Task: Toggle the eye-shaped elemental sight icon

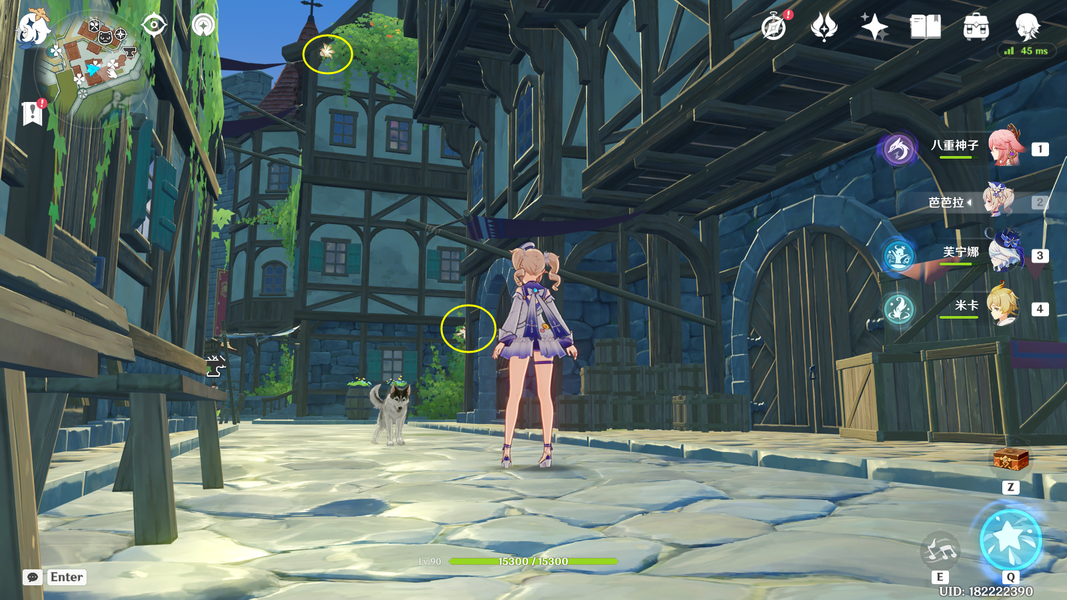Action: pos(154,25)
